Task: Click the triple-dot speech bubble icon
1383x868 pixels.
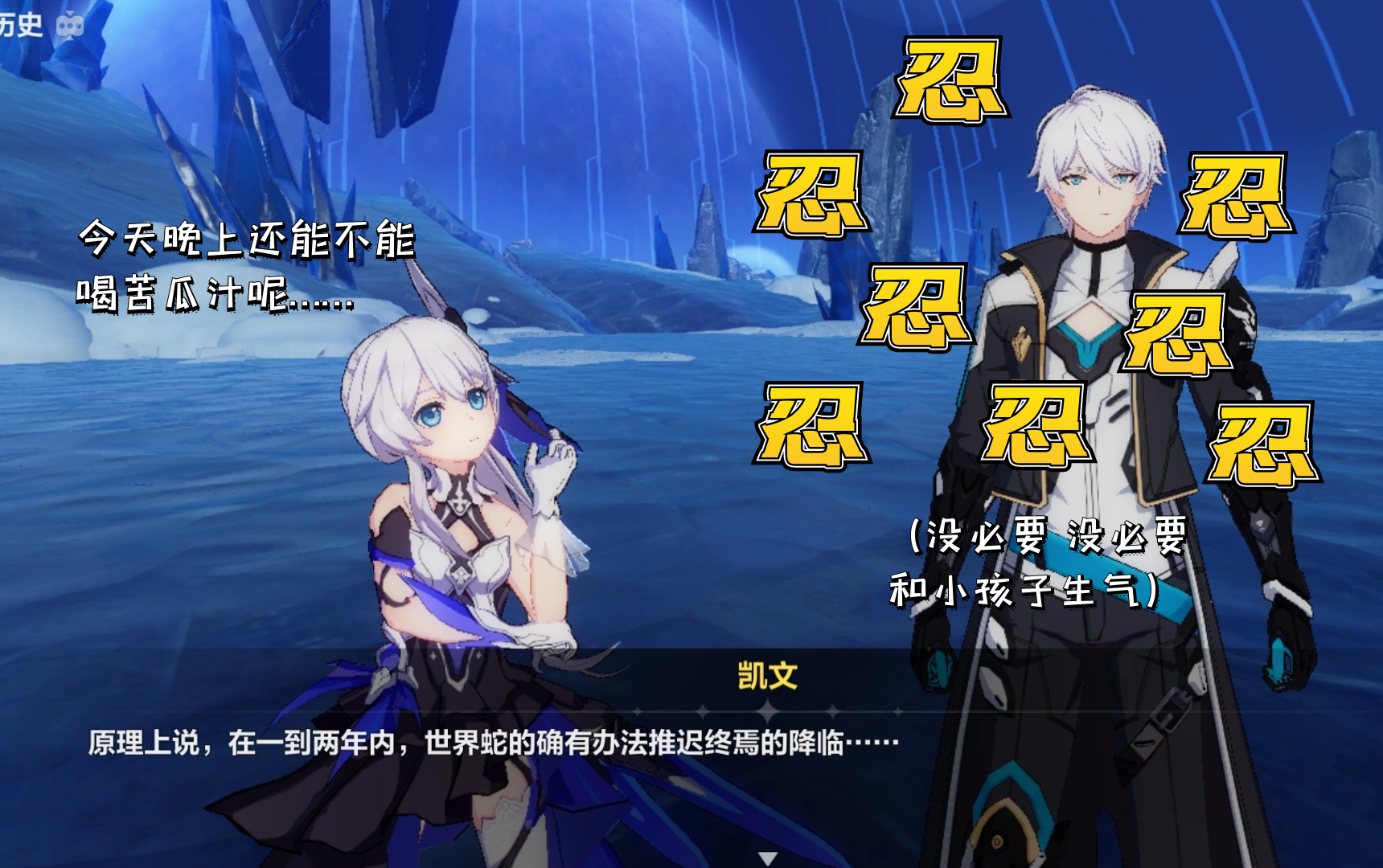Action: (70, 26)
